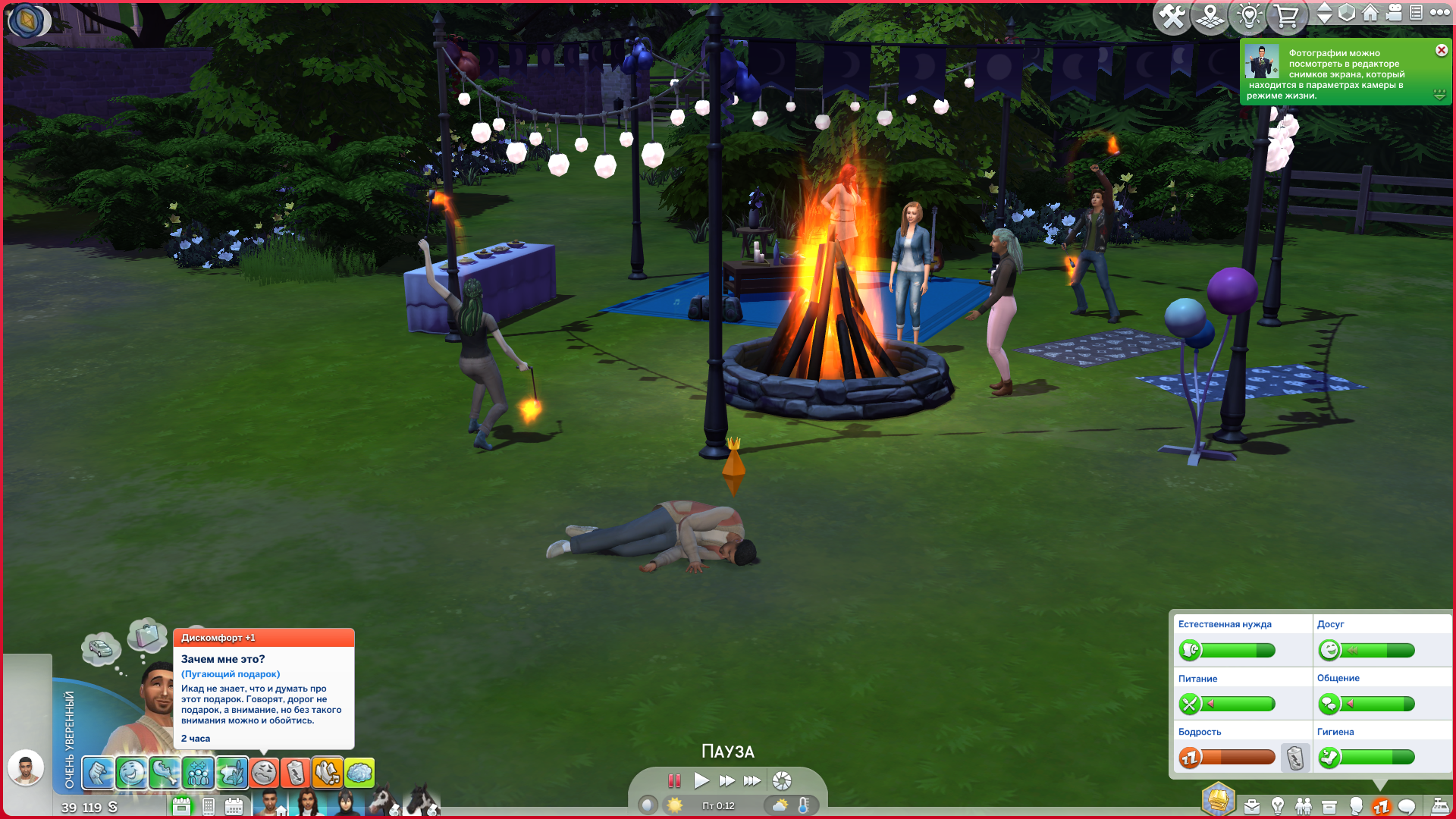Screen dimensions: 1456x819
Task: Open the camera controls icon
Action: (x=1394, y=13)
